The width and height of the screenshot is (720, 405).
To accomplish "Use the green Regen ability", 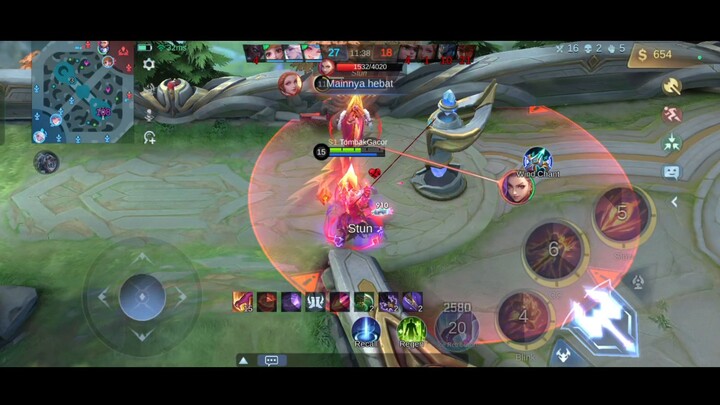I will click(411, 331).
